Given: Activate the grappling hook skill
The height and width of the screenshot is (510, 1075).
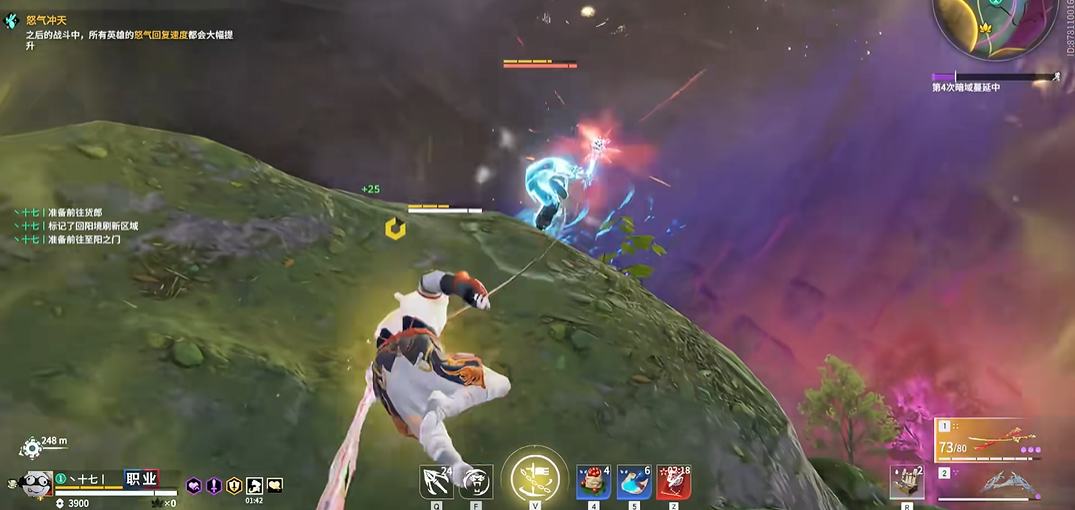Looking at the screenshot, I should point(436,482).
